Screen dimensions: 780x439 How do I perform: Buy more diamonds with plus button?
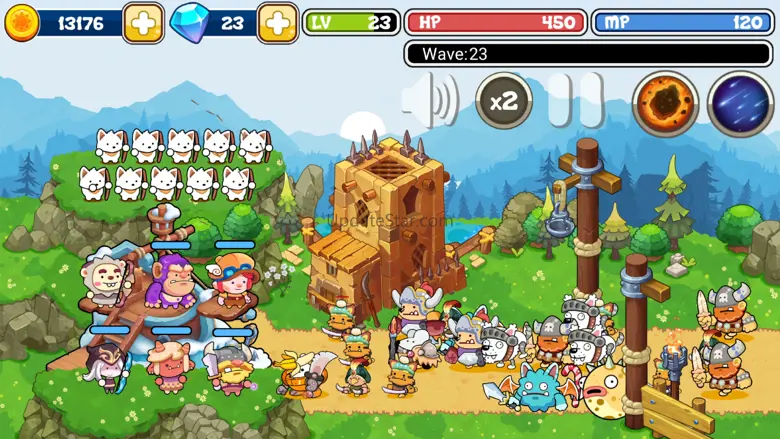pos(277,23)
